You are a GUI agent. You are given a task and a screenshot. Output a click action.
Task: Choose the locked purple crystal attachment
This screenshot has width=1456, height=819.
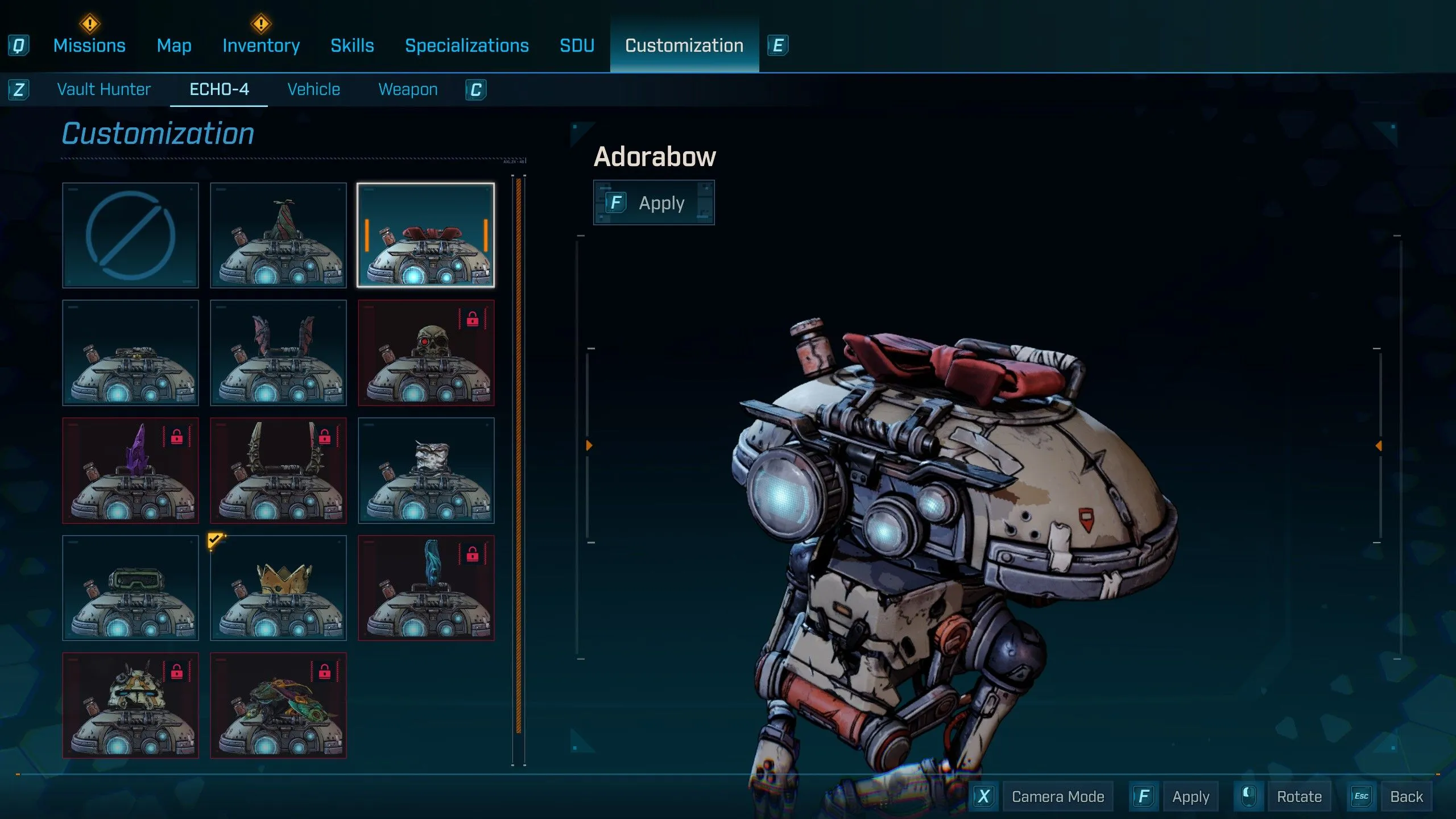130,470
